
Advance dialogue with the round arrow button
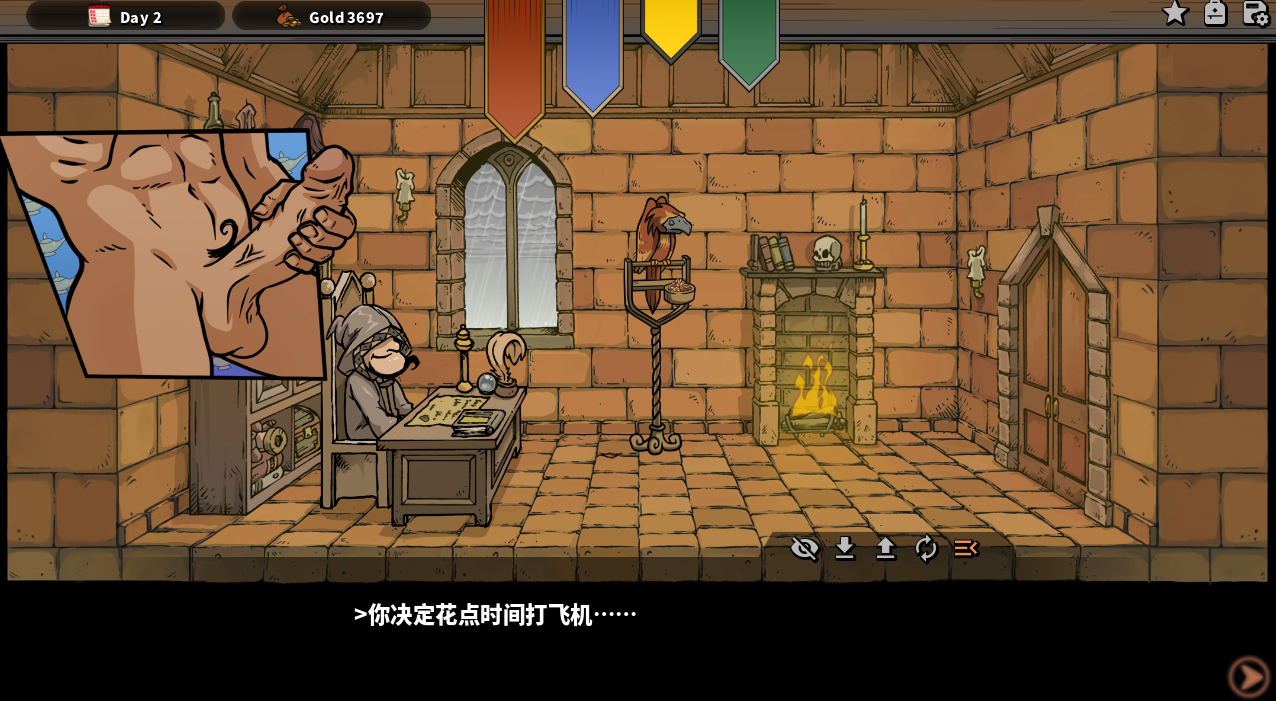[1249, 677]
